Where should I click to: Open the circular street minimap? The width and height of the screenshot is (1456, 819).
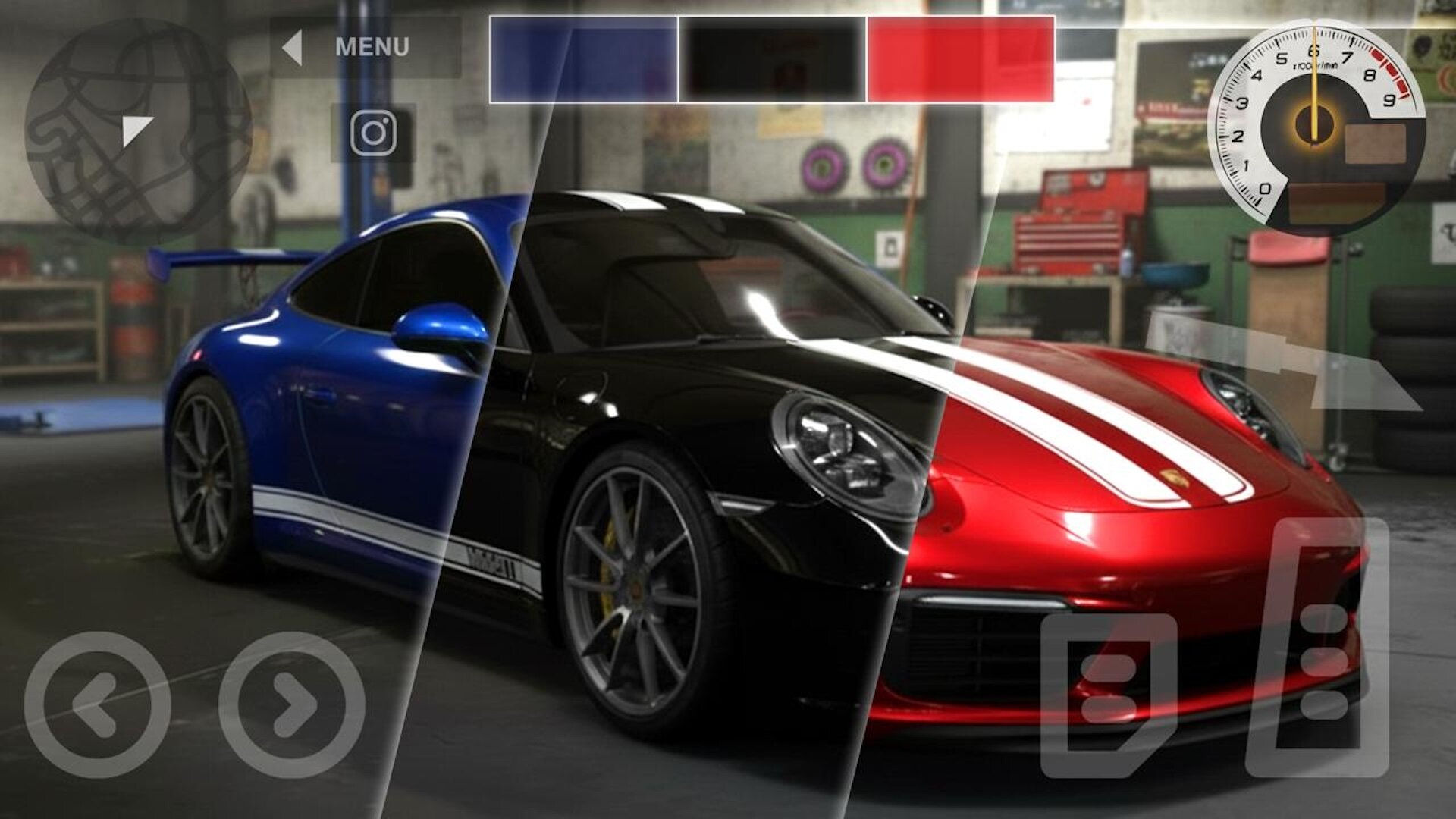point(138,131)
